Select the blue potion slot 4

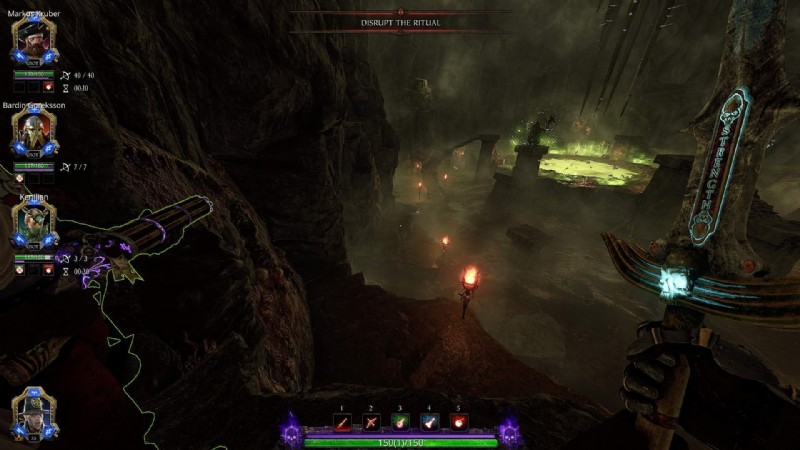429,422
